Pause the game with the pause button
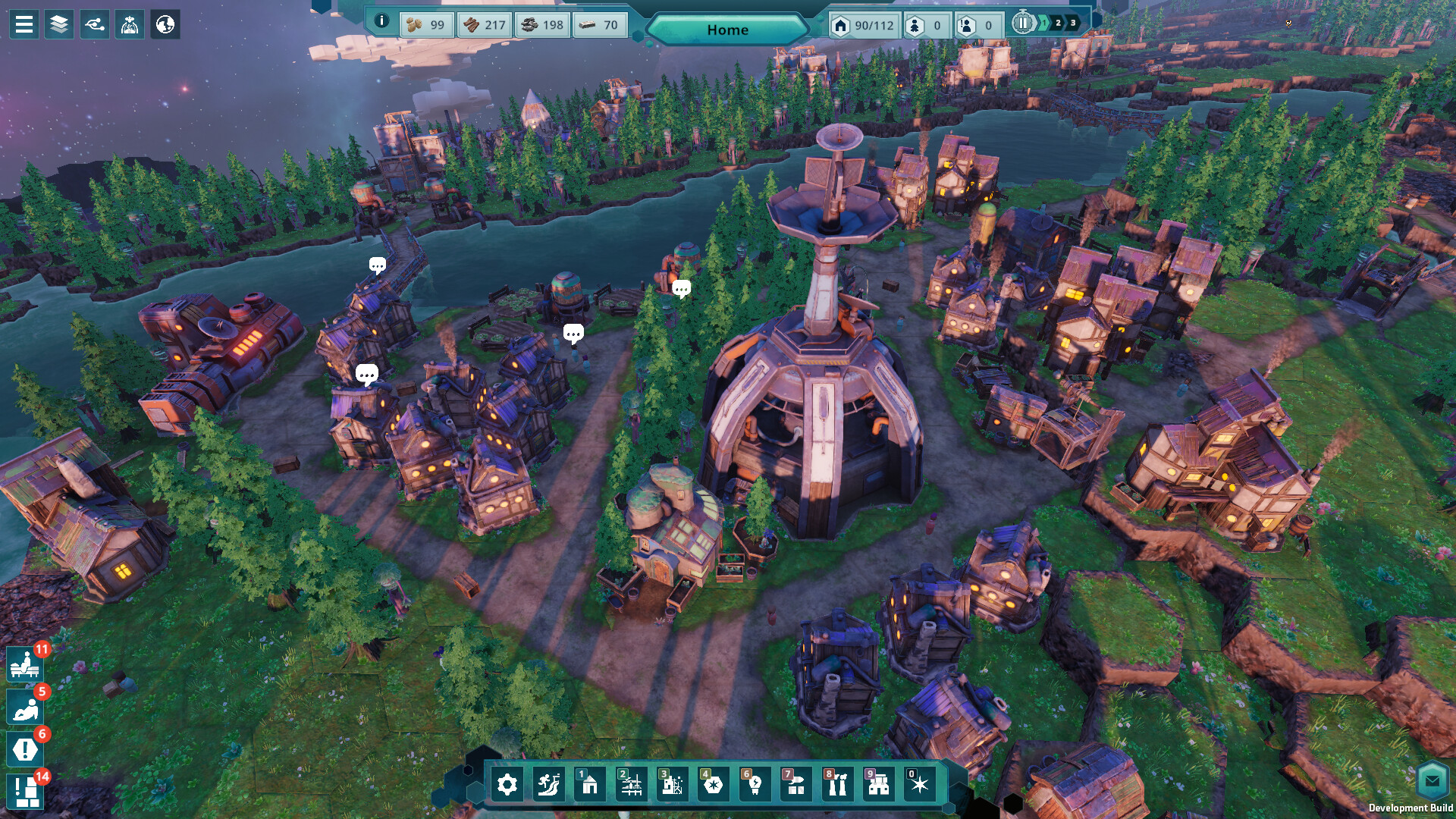Viewport: 1456px width, 819px height. [1022, 24]
